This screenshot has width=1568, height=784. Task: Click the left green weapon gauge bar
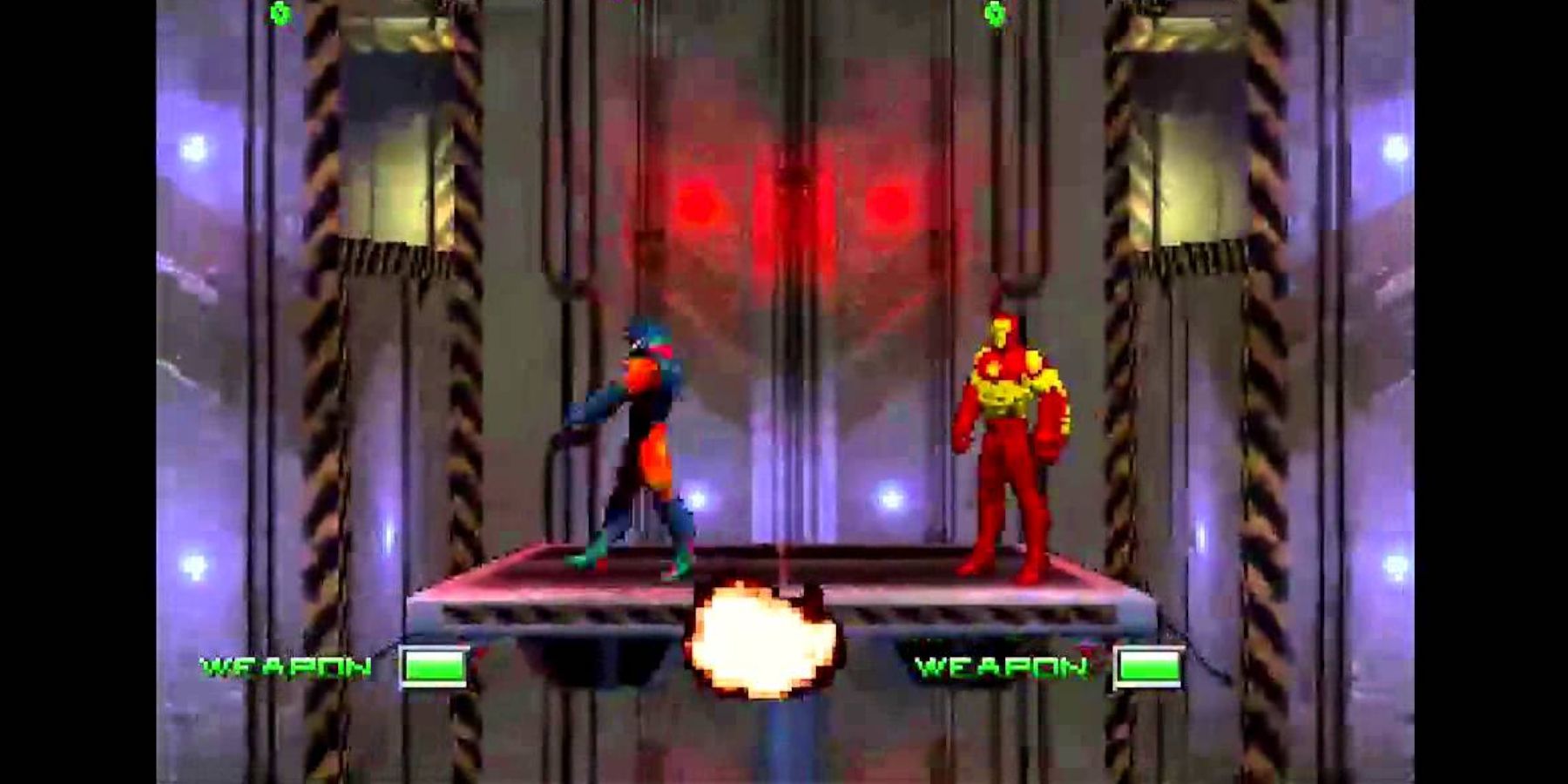(x=434, y=668)
